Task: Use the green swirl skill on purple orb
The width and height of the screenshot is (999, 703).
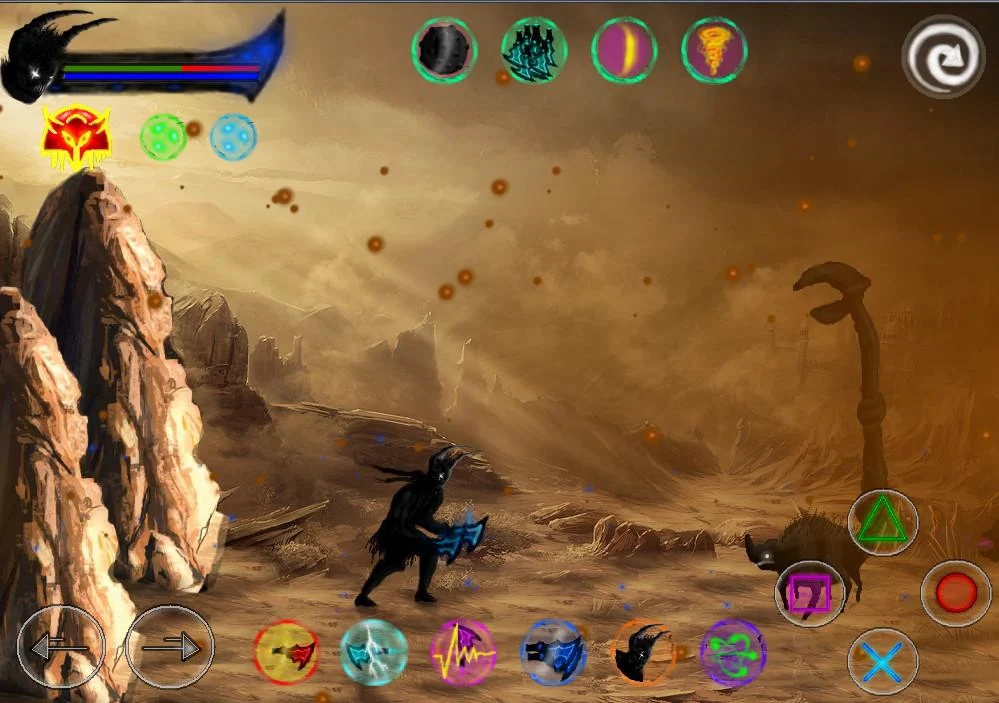Action: 733,652
